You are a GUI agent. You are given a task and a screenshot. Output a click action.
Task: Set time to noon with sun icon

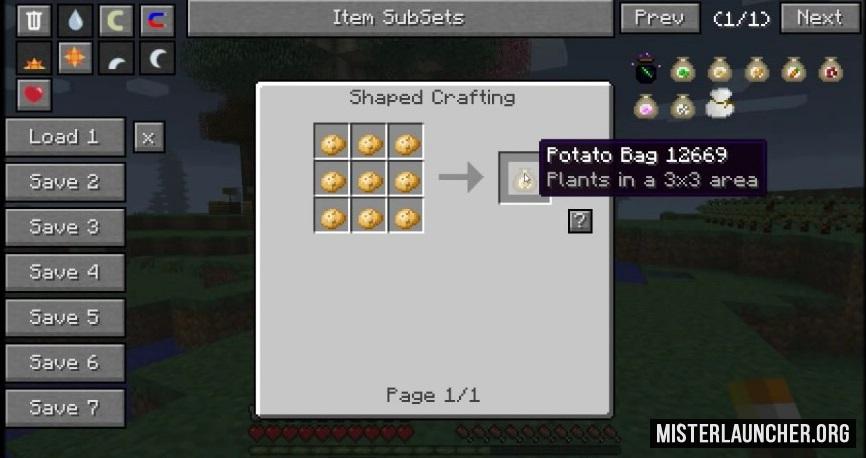tap(75, 59)
